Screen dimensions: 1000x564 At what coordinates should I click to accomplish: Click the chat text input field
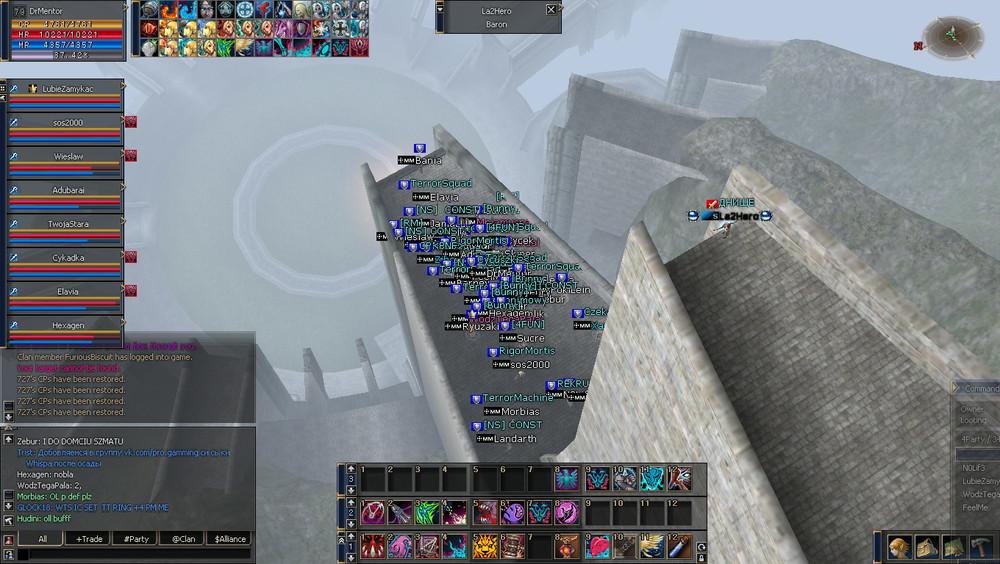coord(130,554)
